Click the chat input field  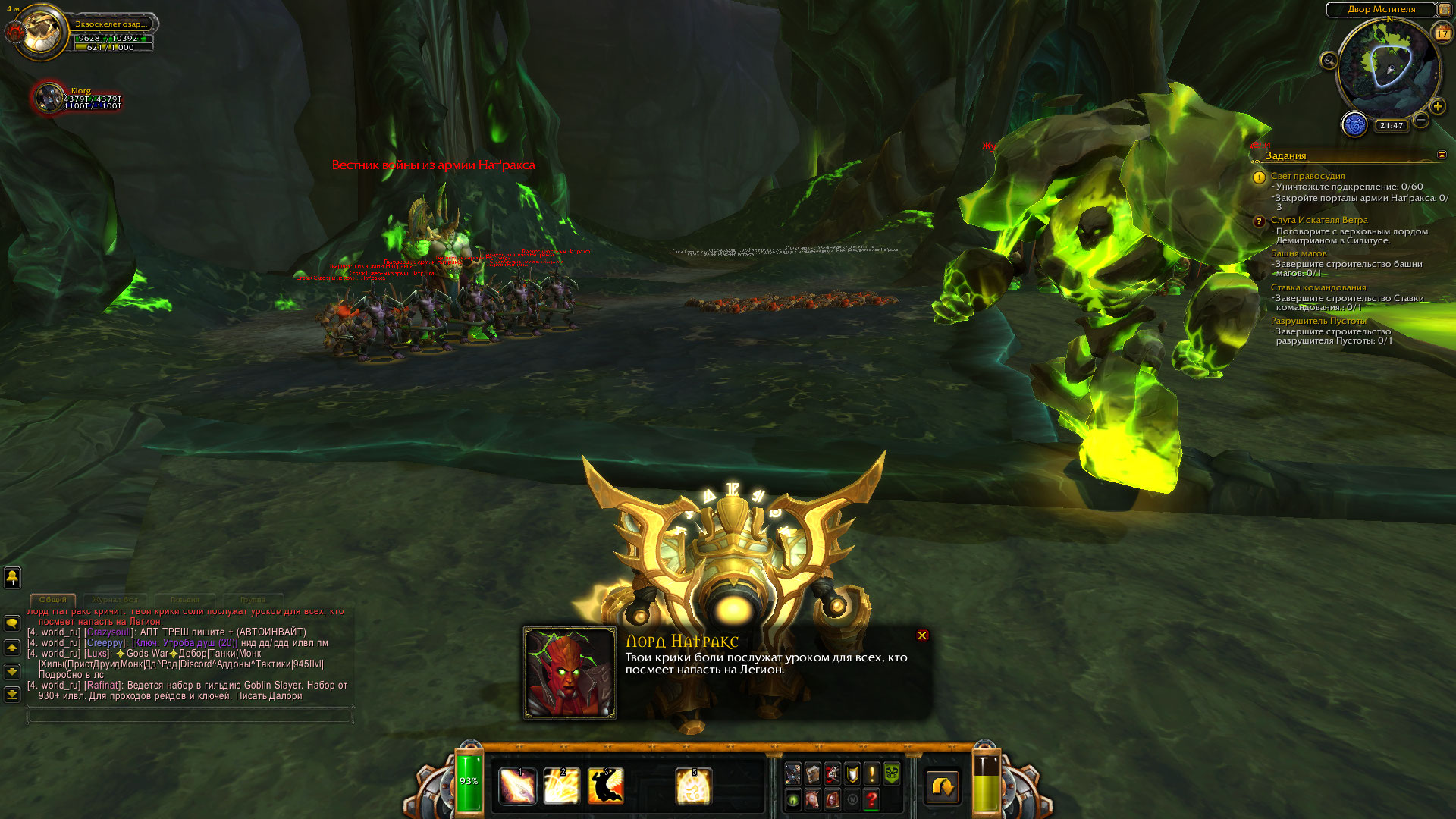(190, 714)
